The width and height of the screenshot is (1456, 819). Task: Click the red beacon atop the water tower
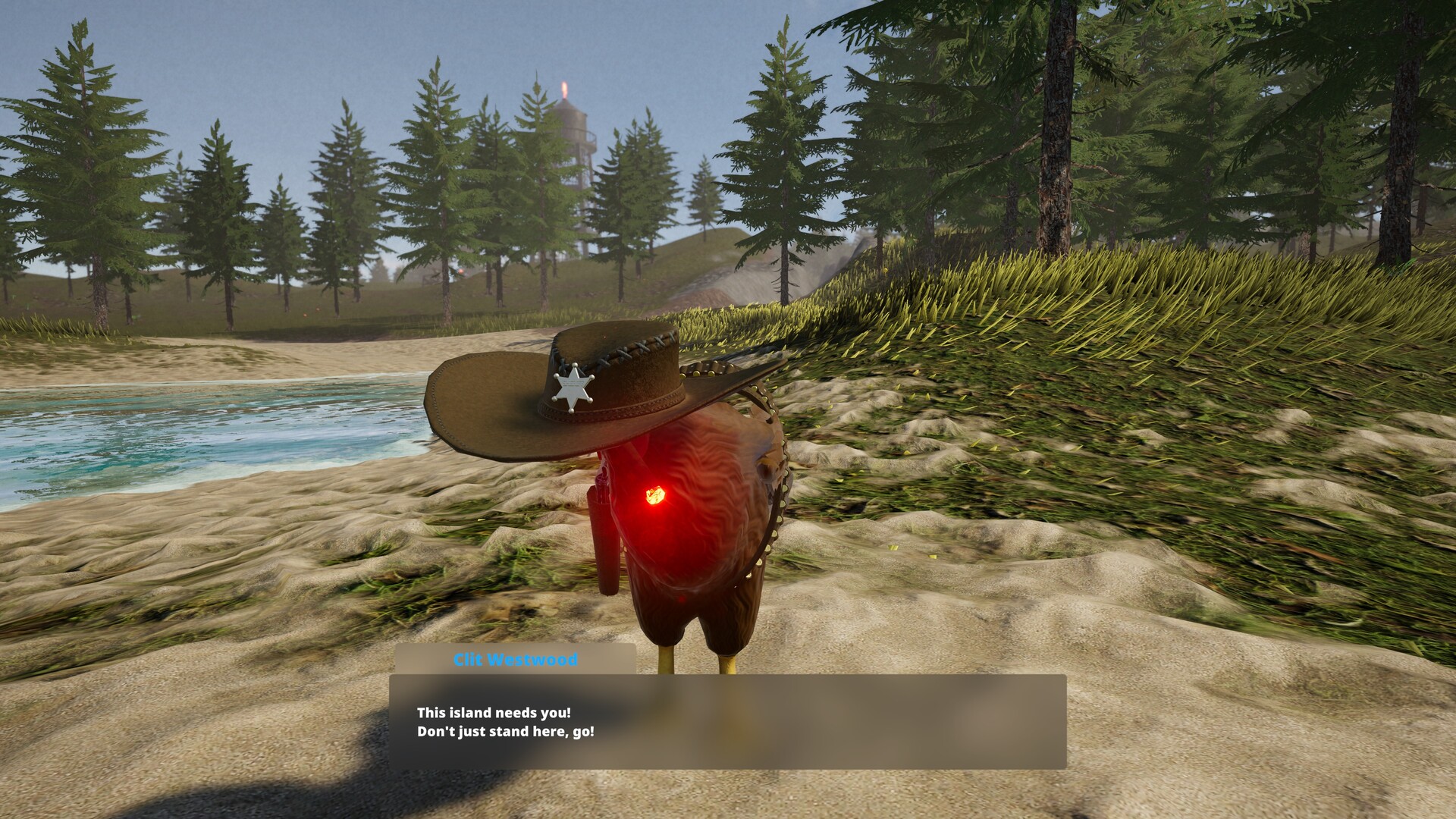565,87
